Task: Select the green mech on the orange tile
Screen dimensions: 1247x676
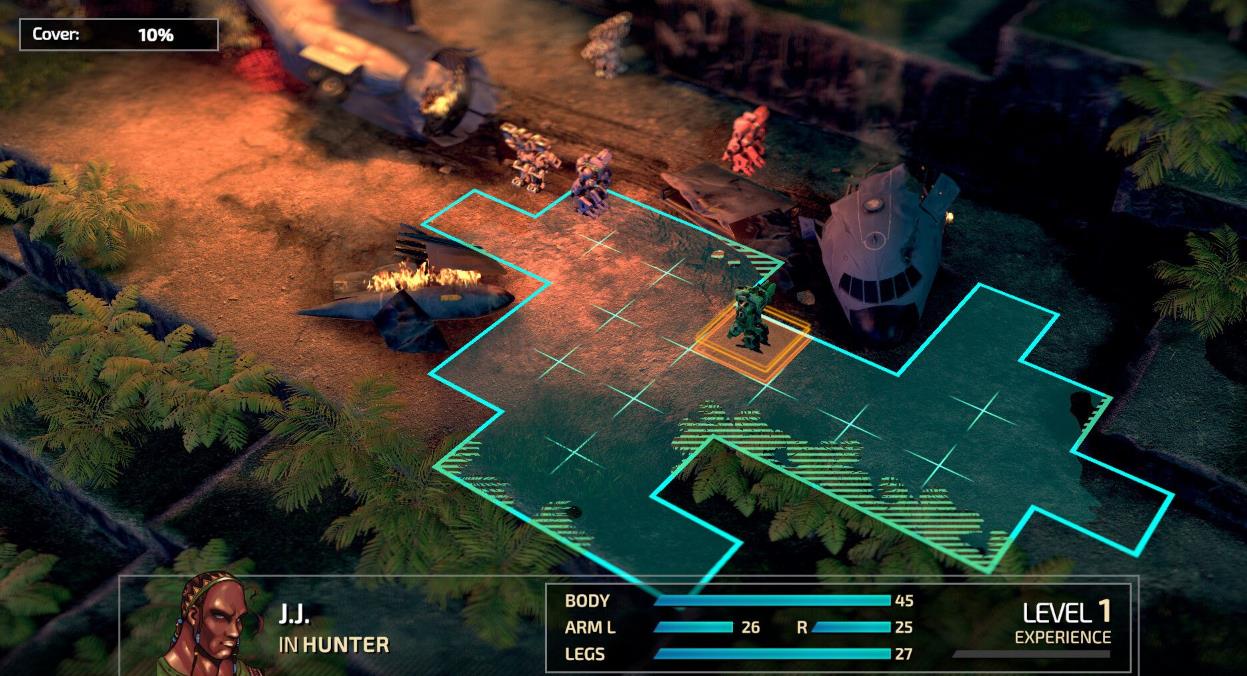Action: coord(752,318)
